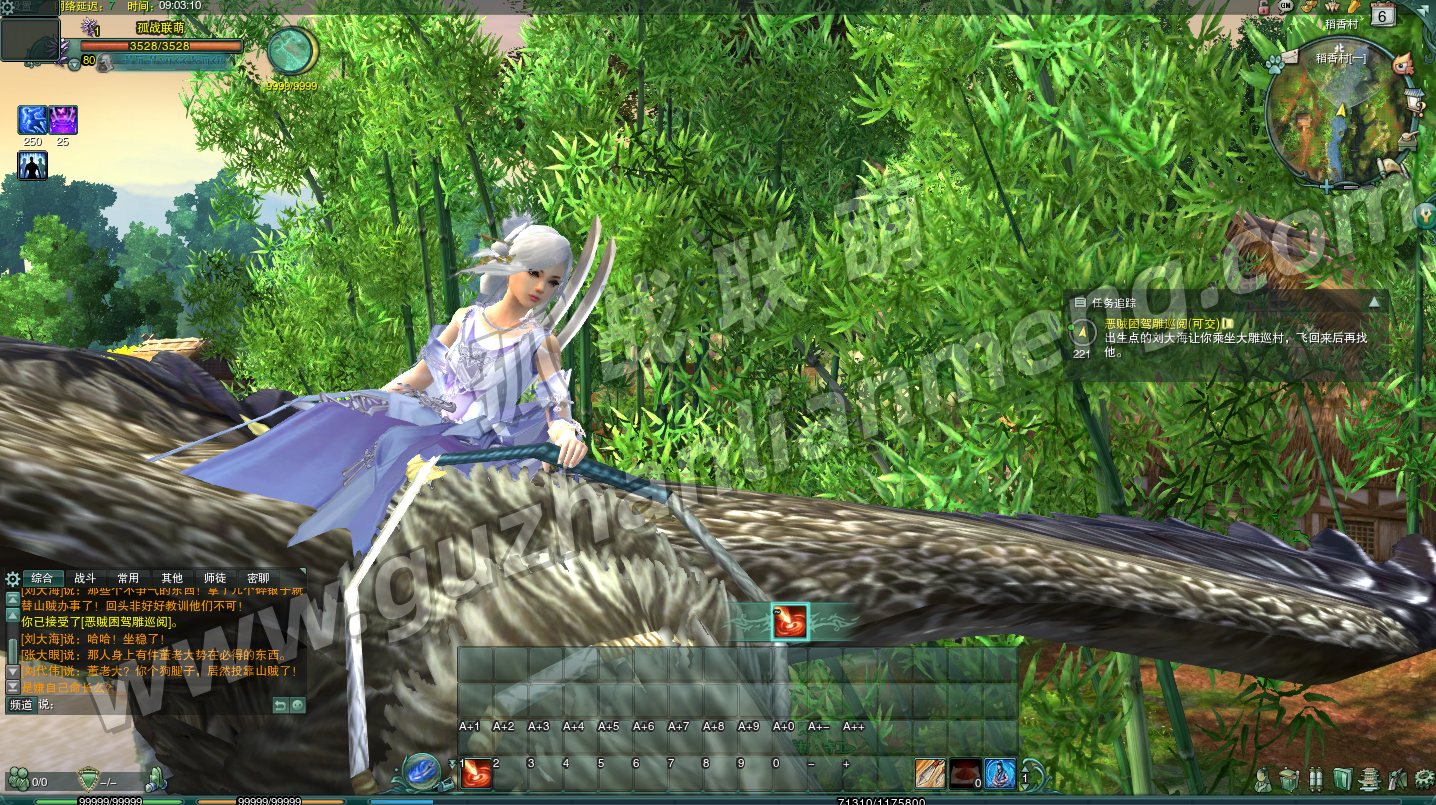Viewport: 1436px width, 805px height.
Task: Switch to the 战斗 chat tab
Action: [85, 578]
